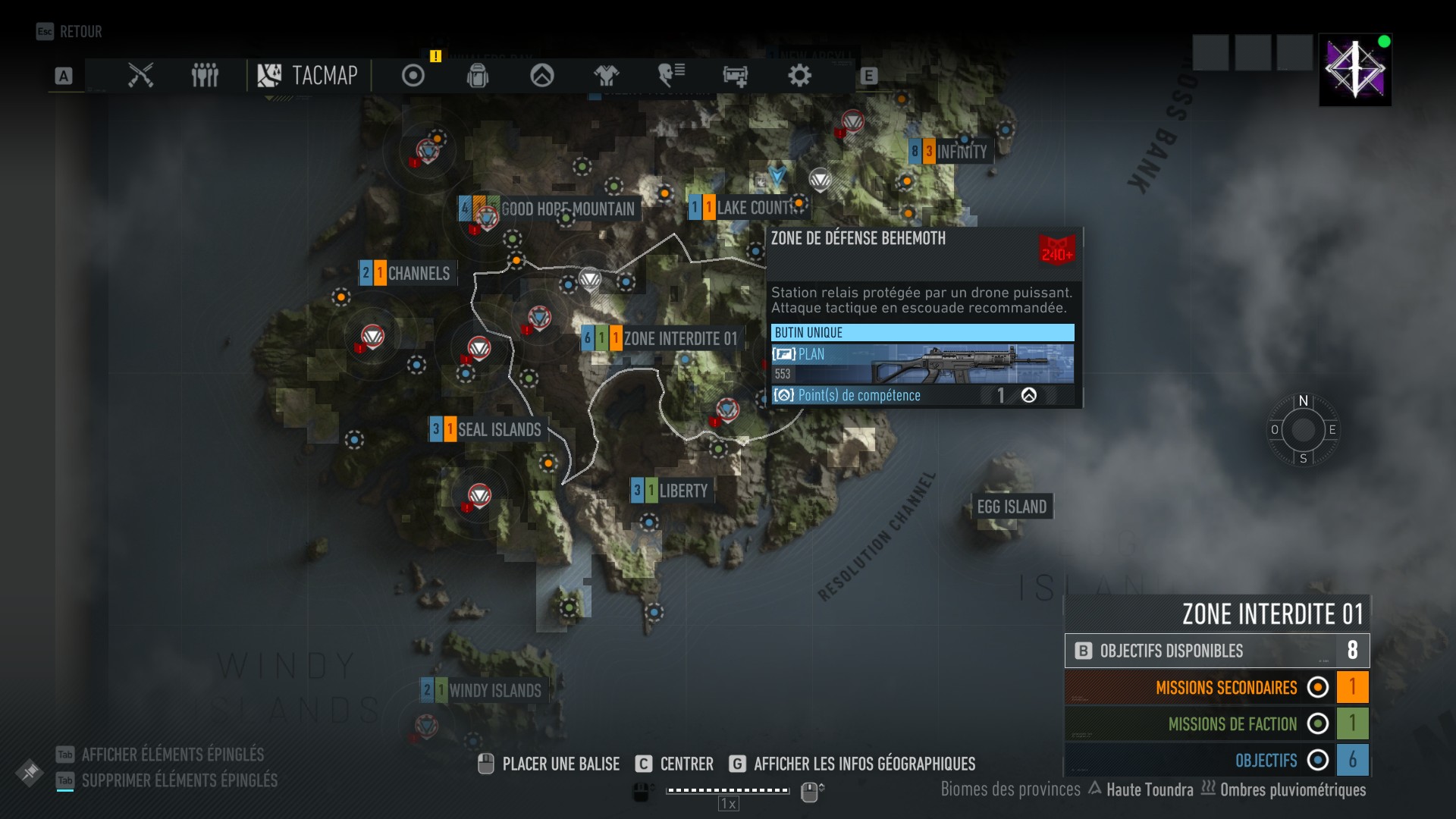Screen dimensions: 1456x819
Task: Switch to the TACMAP tab
Action: (309, 76)
